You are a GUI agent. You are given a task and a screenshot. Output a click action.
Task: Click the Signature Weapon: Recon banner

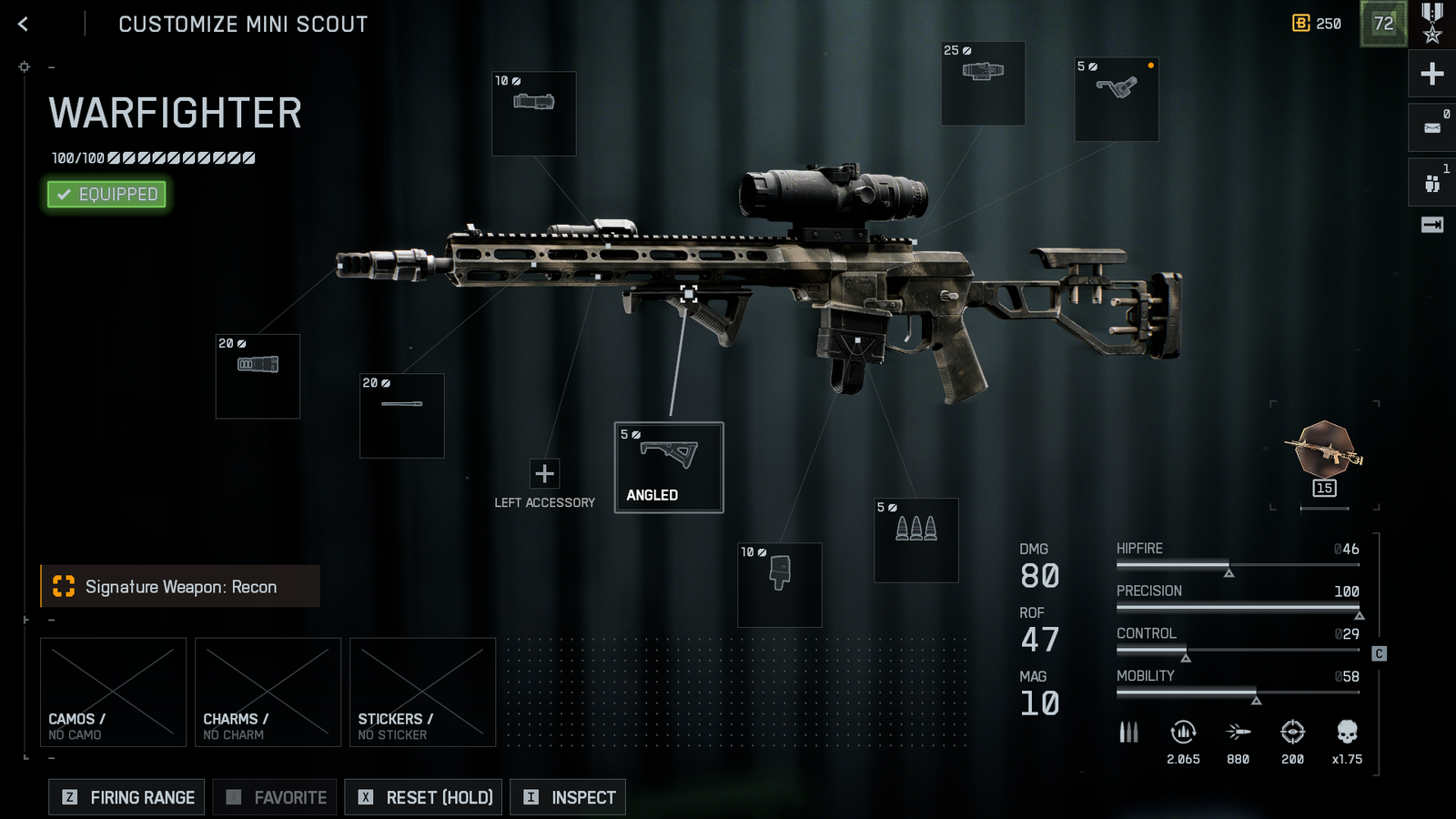pyautogui.click(x=180, y=587)
